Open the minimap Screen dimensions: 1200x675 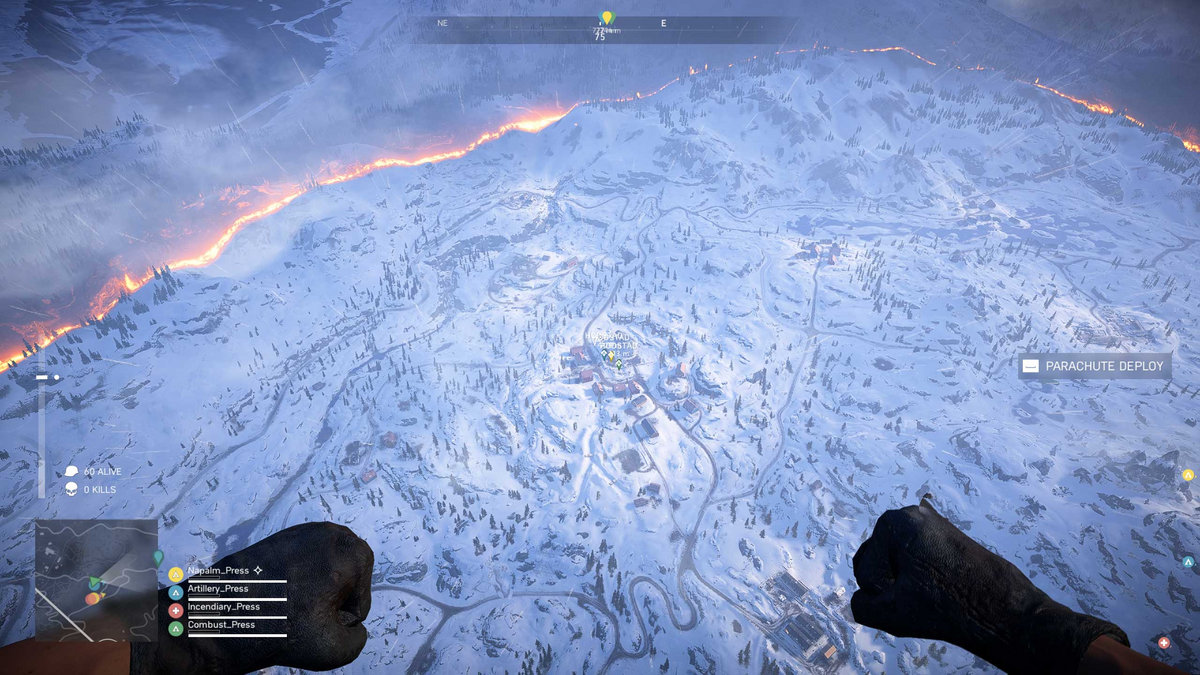point(96,579)
